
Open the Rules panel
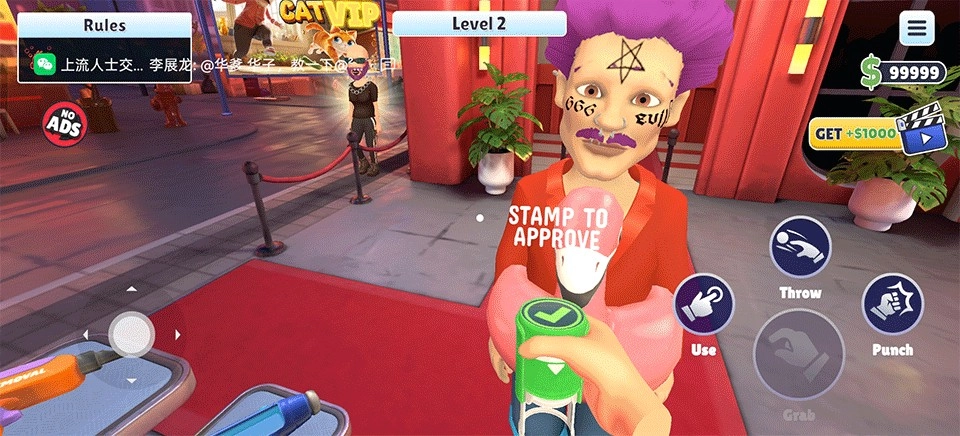[104, 24]
